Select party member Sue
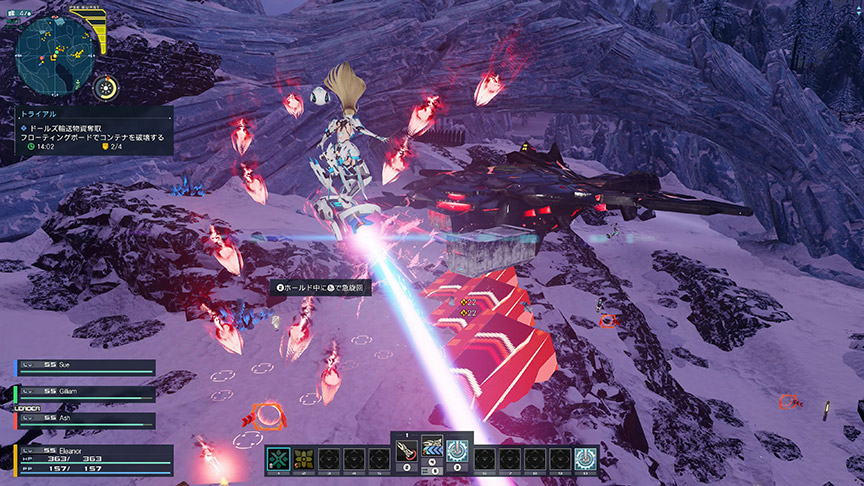The height and width of the screenshot is (486, 864). tap(86, 367)
